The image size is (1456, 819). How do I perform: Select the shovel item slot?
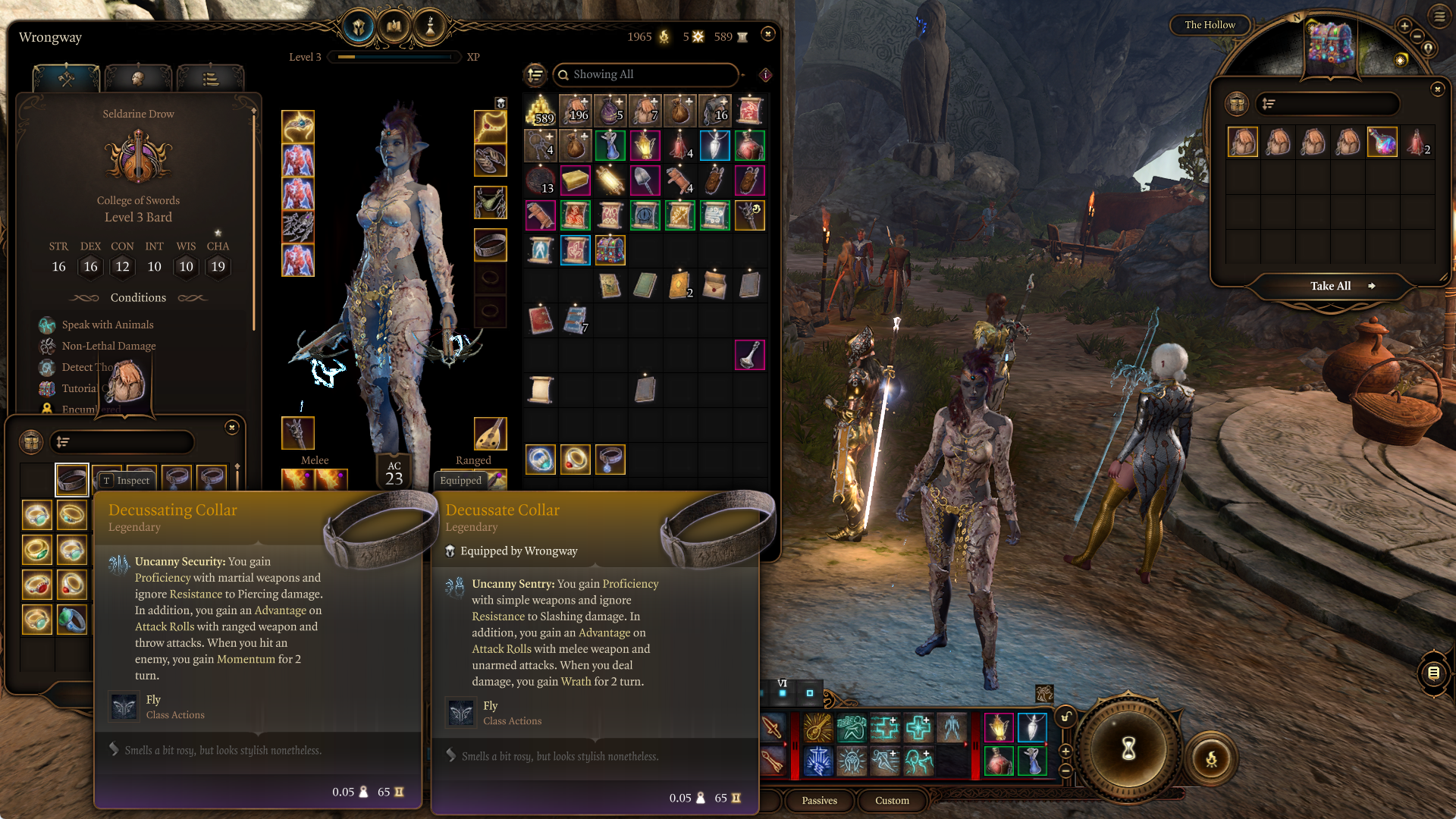tap(645, 180)
